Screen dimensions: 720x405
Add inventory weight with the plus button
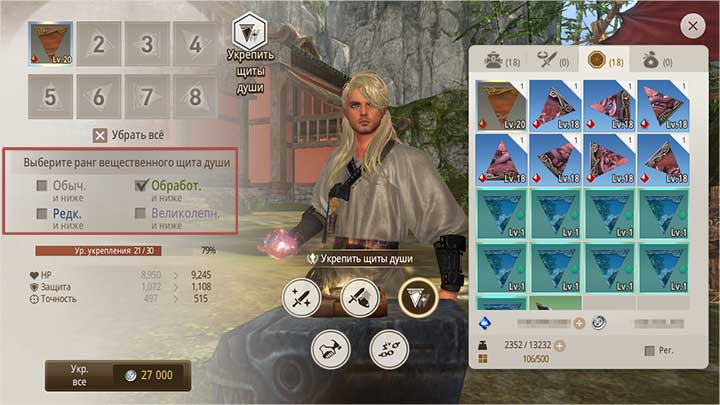[x=560, y=346]
